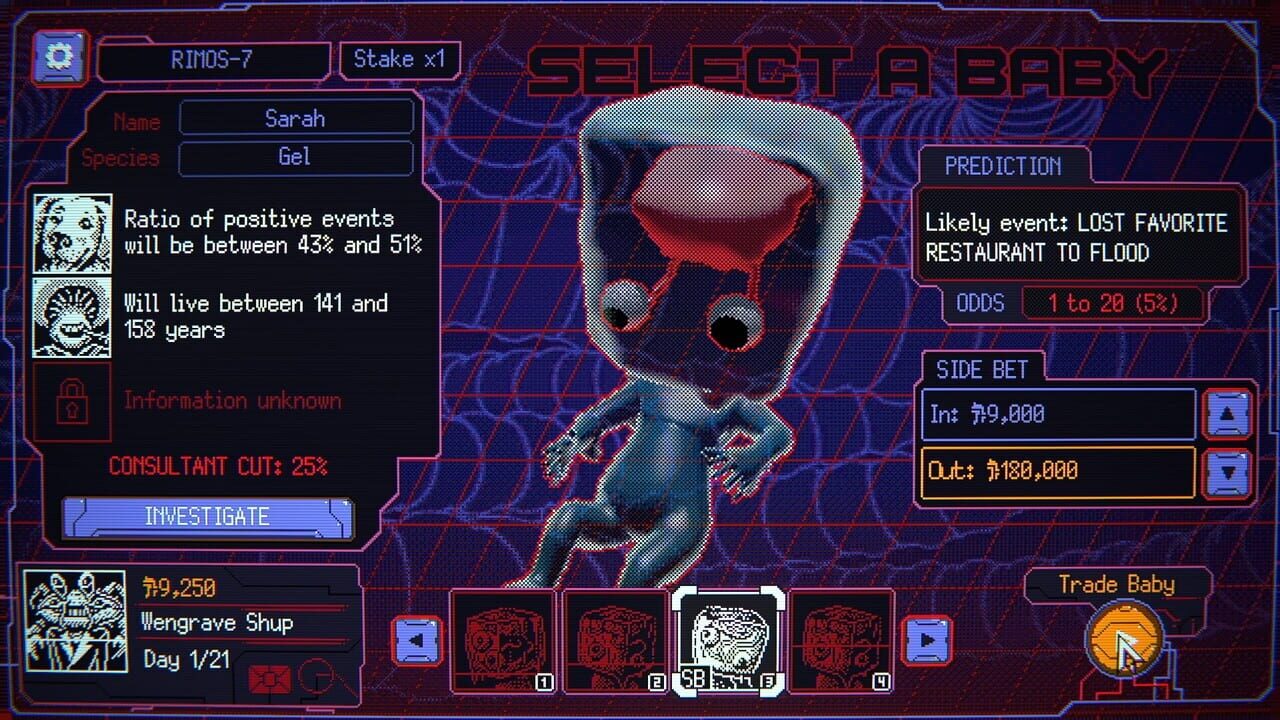This screenshot has width=1280, height=720.
Task: Open the settings gear icon
Action: (x=57, y=57)
